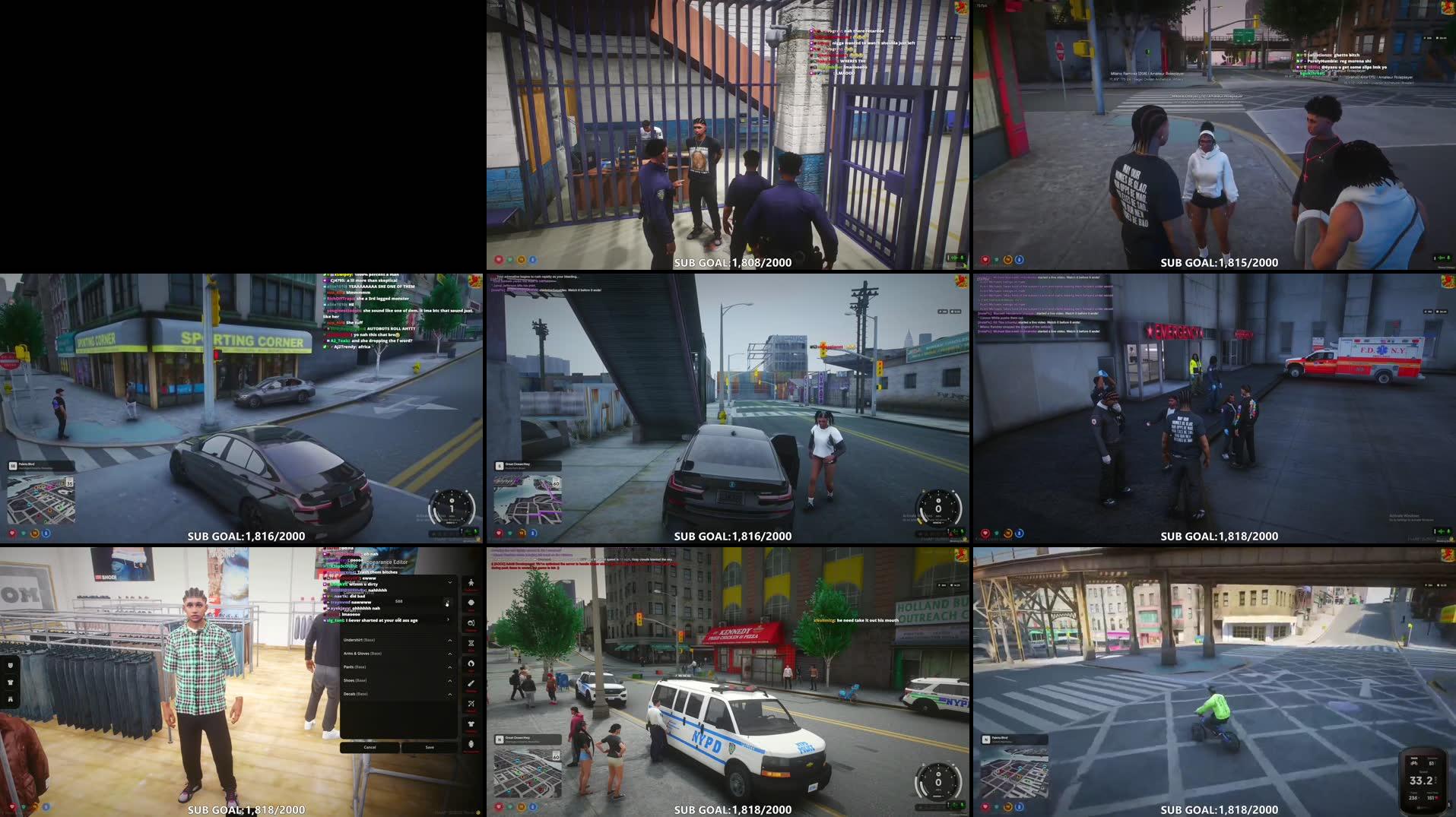Click the heart reaction icon under the character editor stream
The height and width of the screenshot is (817, 1456).
pyautogui.click(x=12, y=807)
